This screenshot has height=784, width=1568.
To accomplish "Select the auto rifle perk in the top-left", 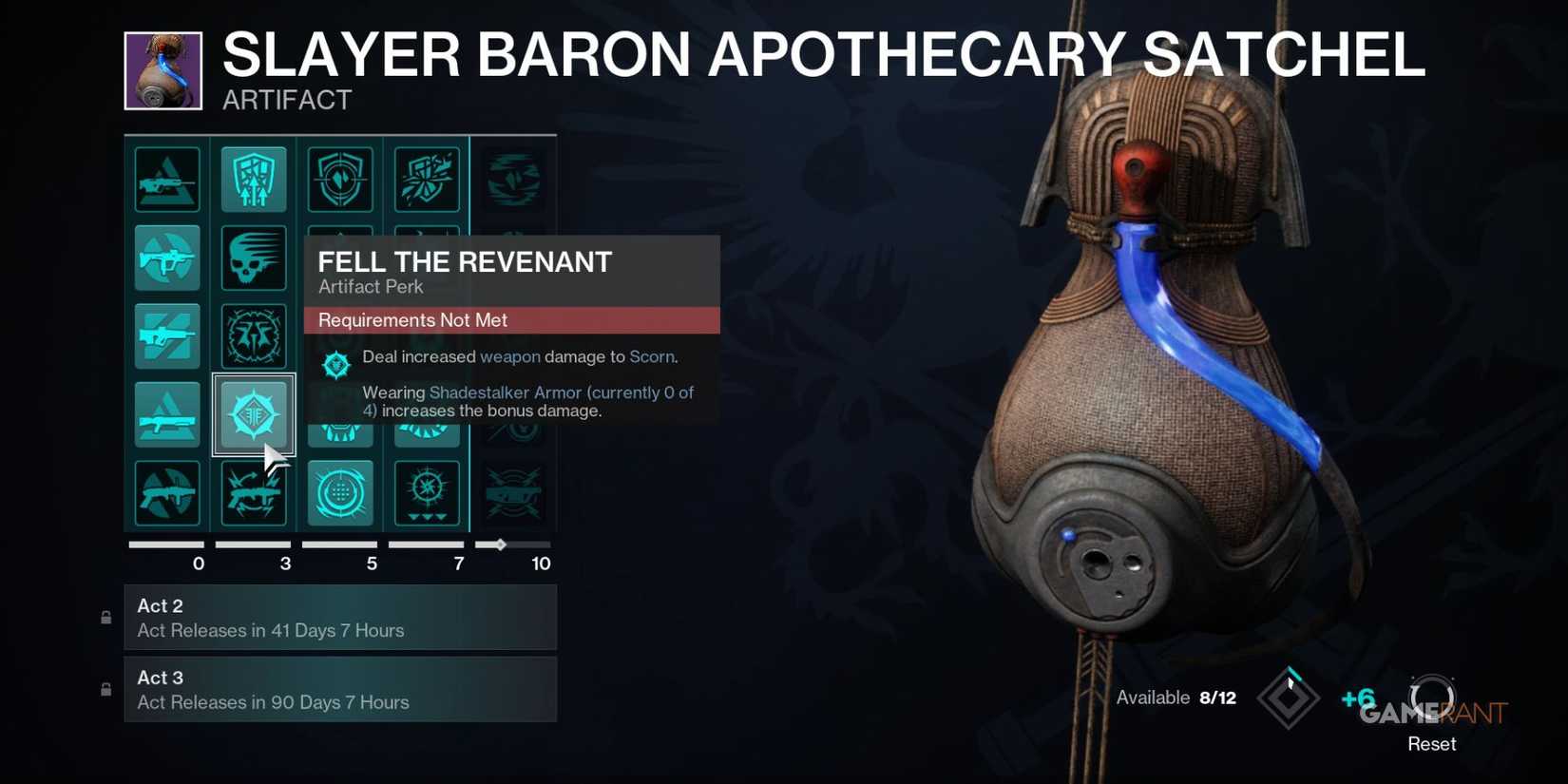I will [x=167, y=179].
